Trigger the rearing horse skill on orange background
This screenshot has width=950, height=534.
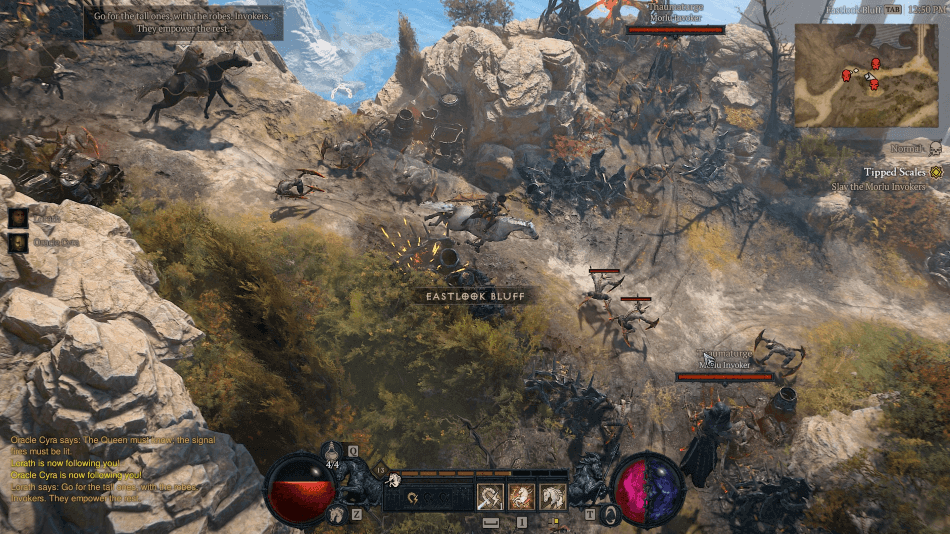(521, 497)
